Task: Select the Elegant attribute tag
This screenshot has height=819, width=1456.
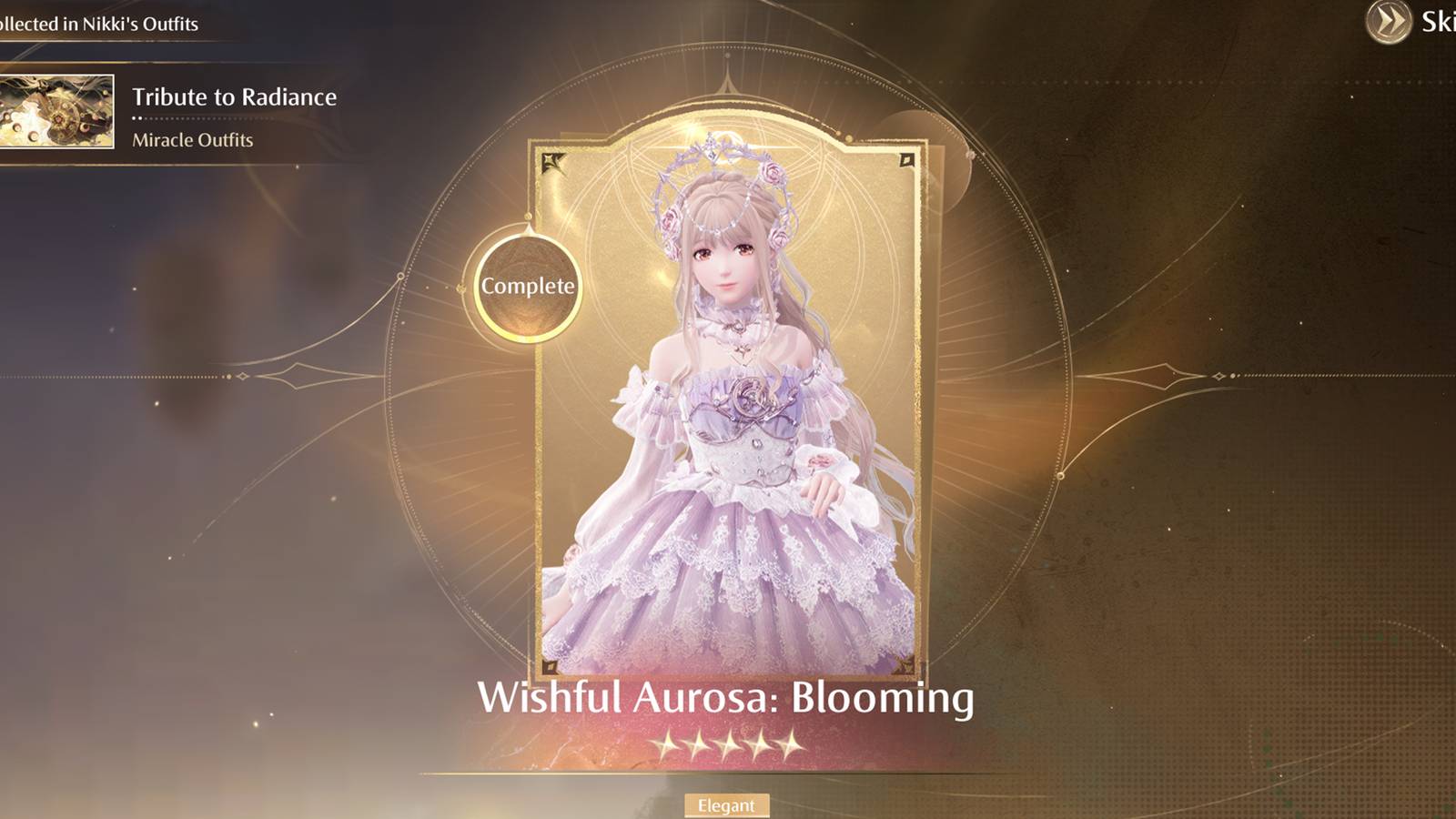Action: coord(728,805)
